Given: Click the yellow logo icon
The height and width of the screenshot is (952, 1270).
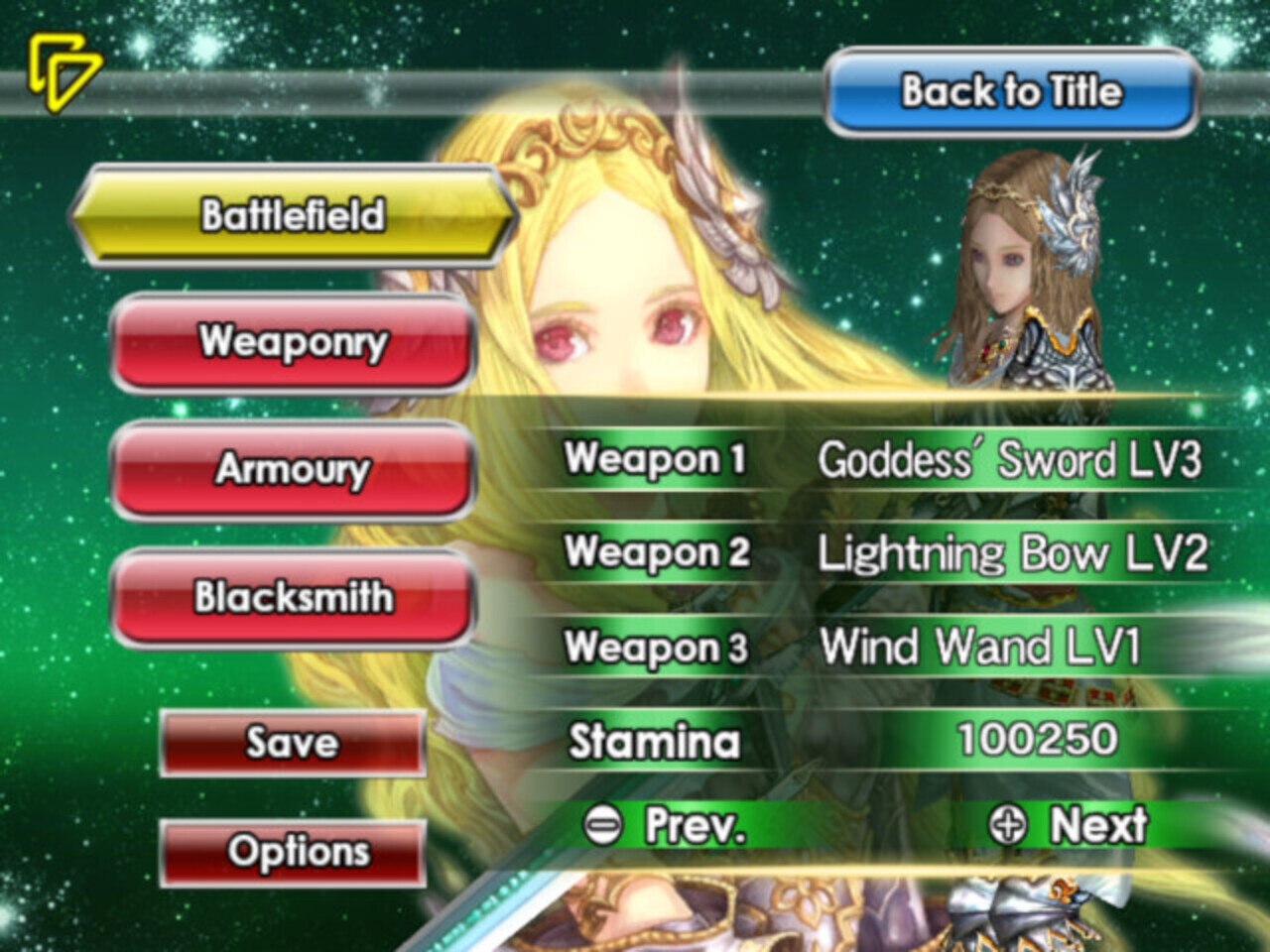Looking at the screenshot, I should click(x=63, y=71).
